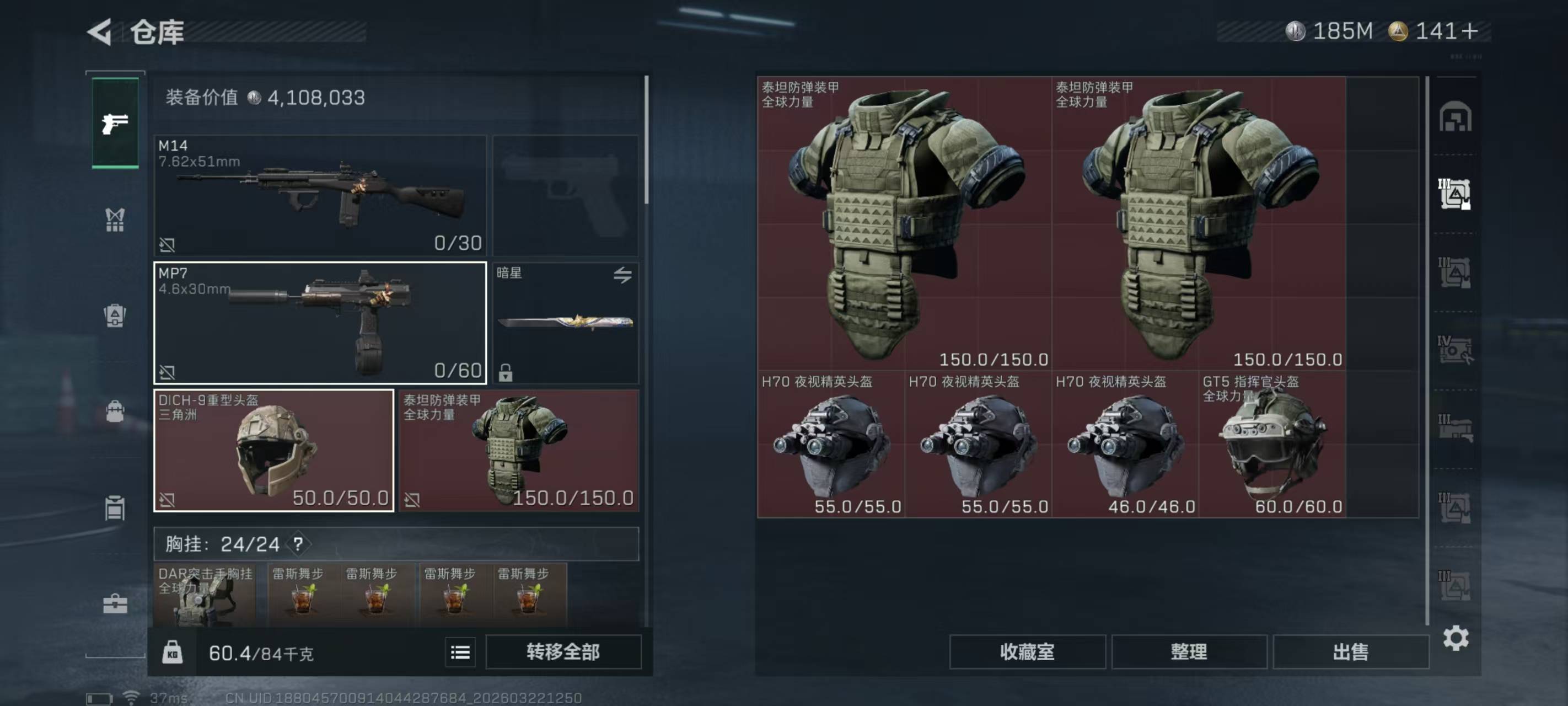Select the M14 rifle slot
The image size is (1568, 706).
320,195
